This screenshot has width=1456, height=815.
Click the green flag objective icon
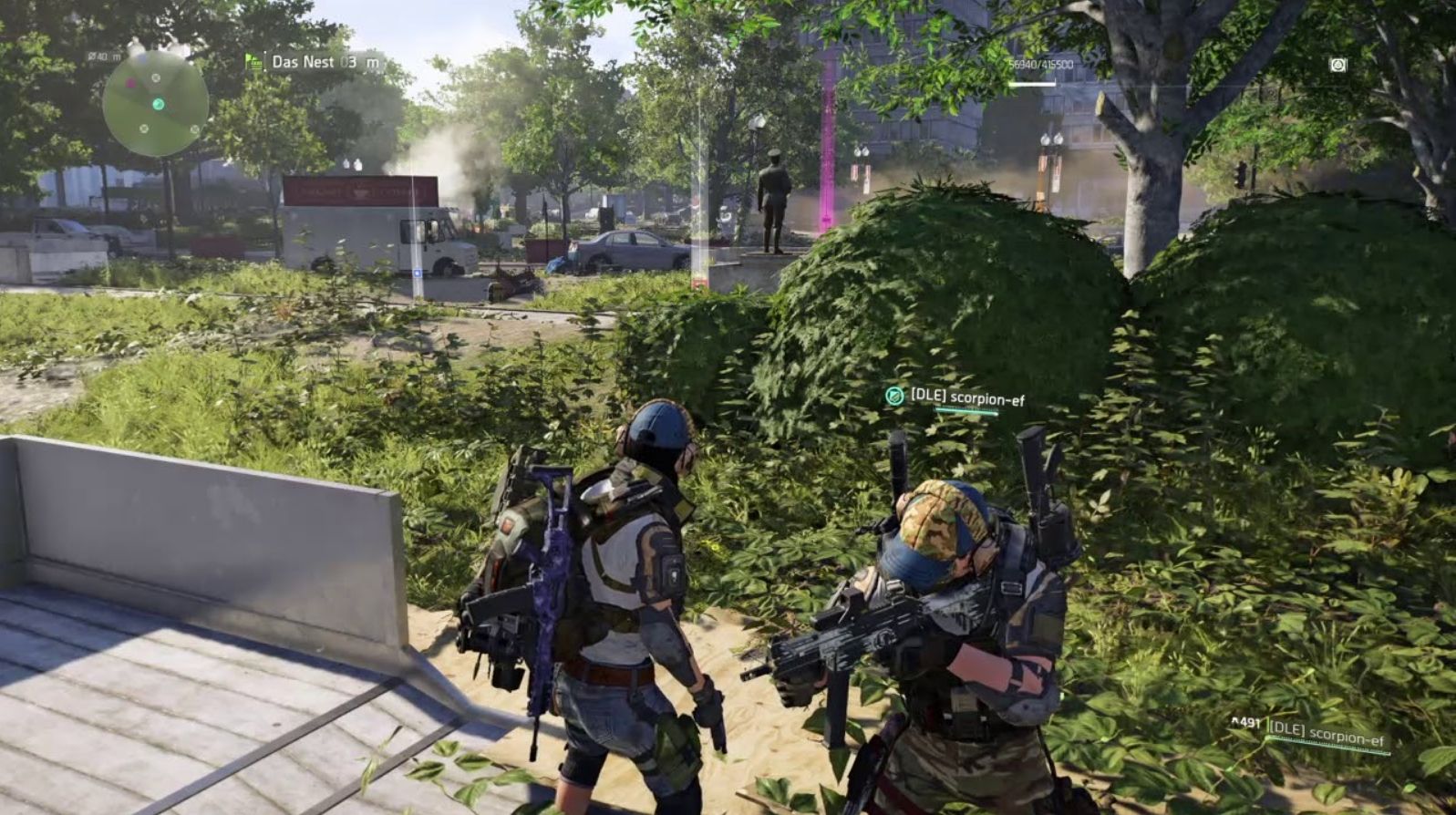tap(253, 62)
